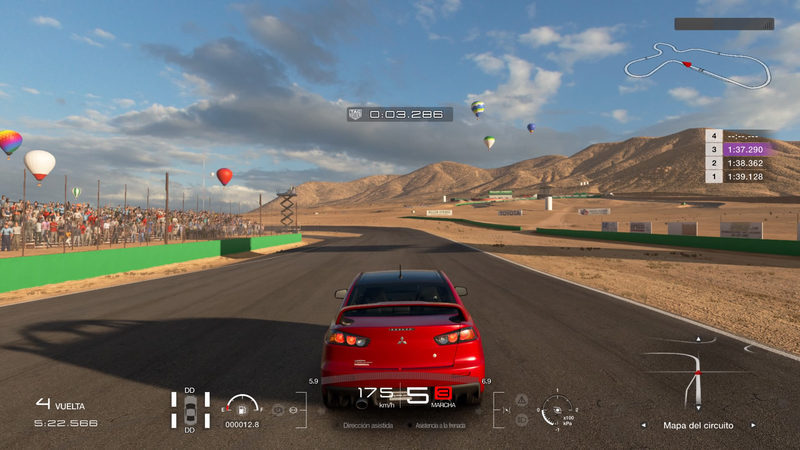This screenshot has height=450, width=800.
Task: Click the tire wear car diagram
Action: pos(190,410)
